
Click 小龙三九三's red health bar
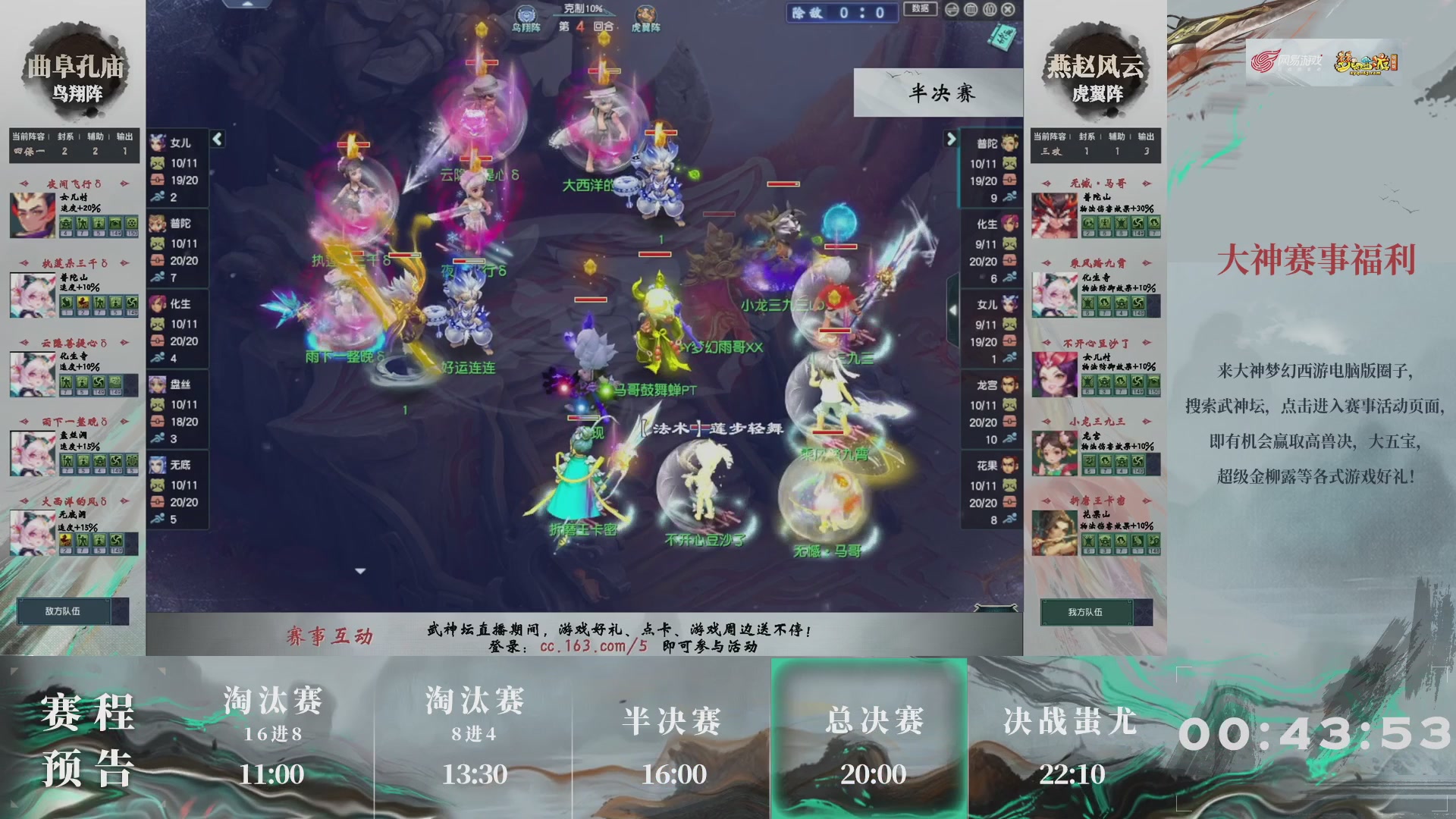point(834,331)
